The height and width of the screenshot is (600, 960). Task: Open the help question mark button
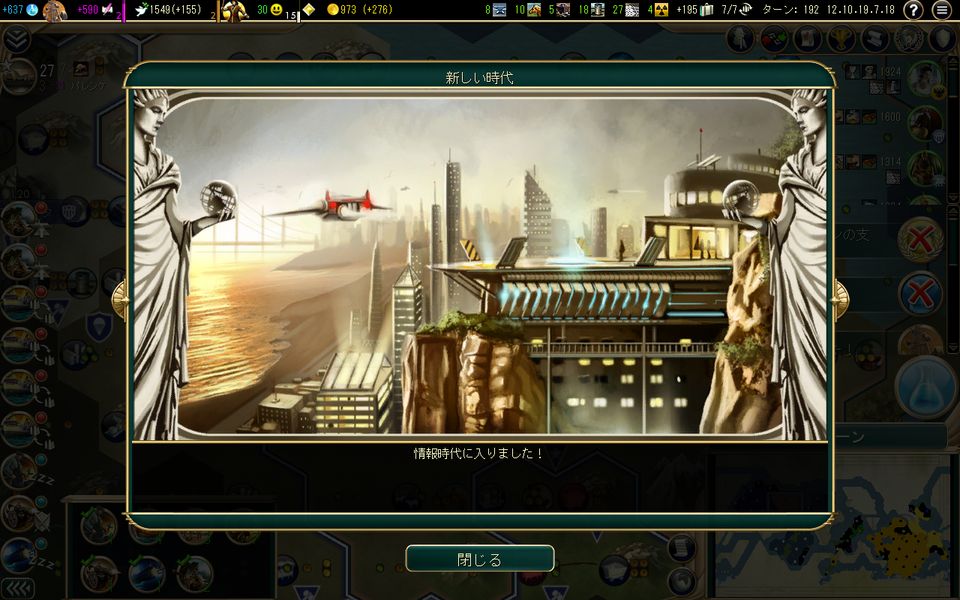913,10
